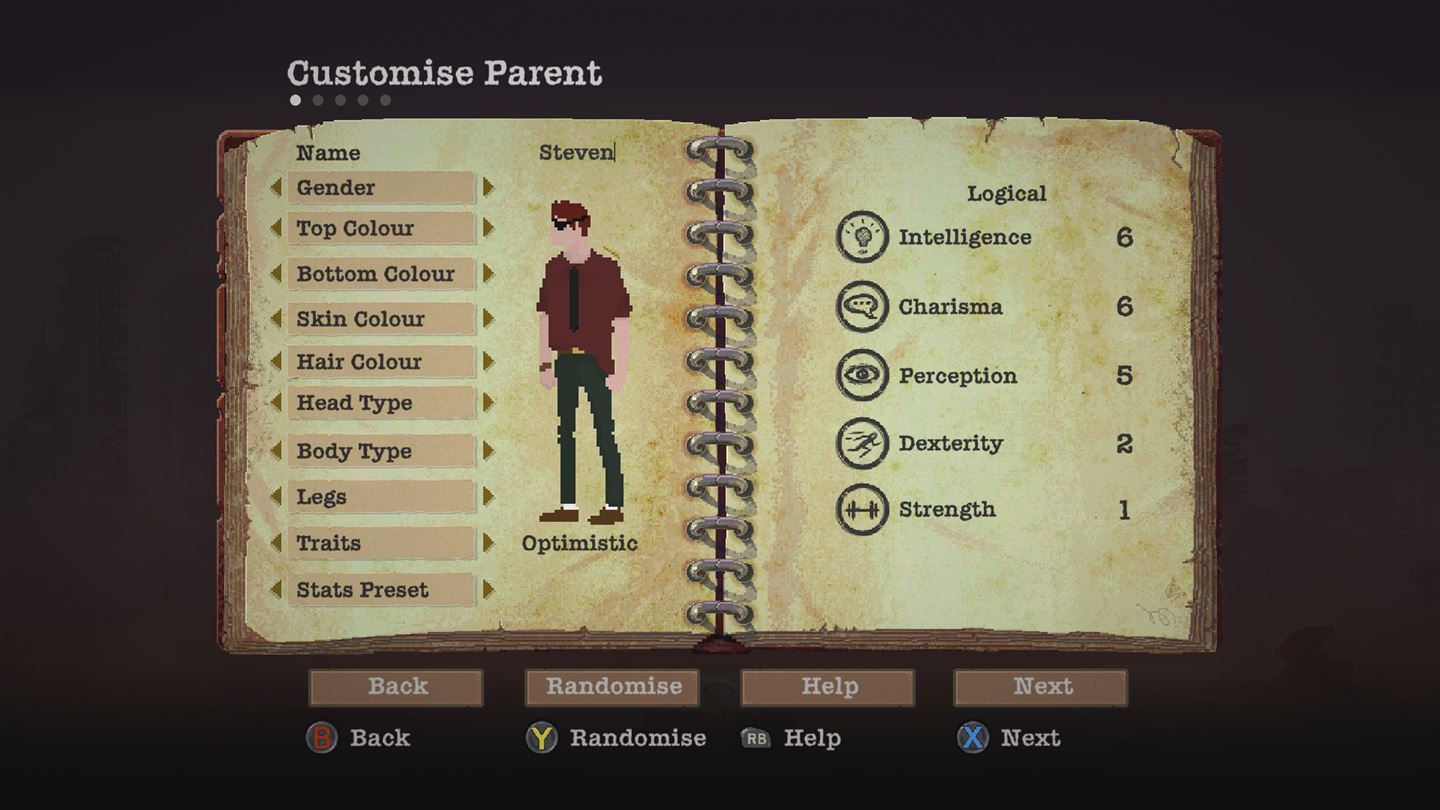Click the X controller icon beside Next
Screen dimensions: 1440x810
974,738
